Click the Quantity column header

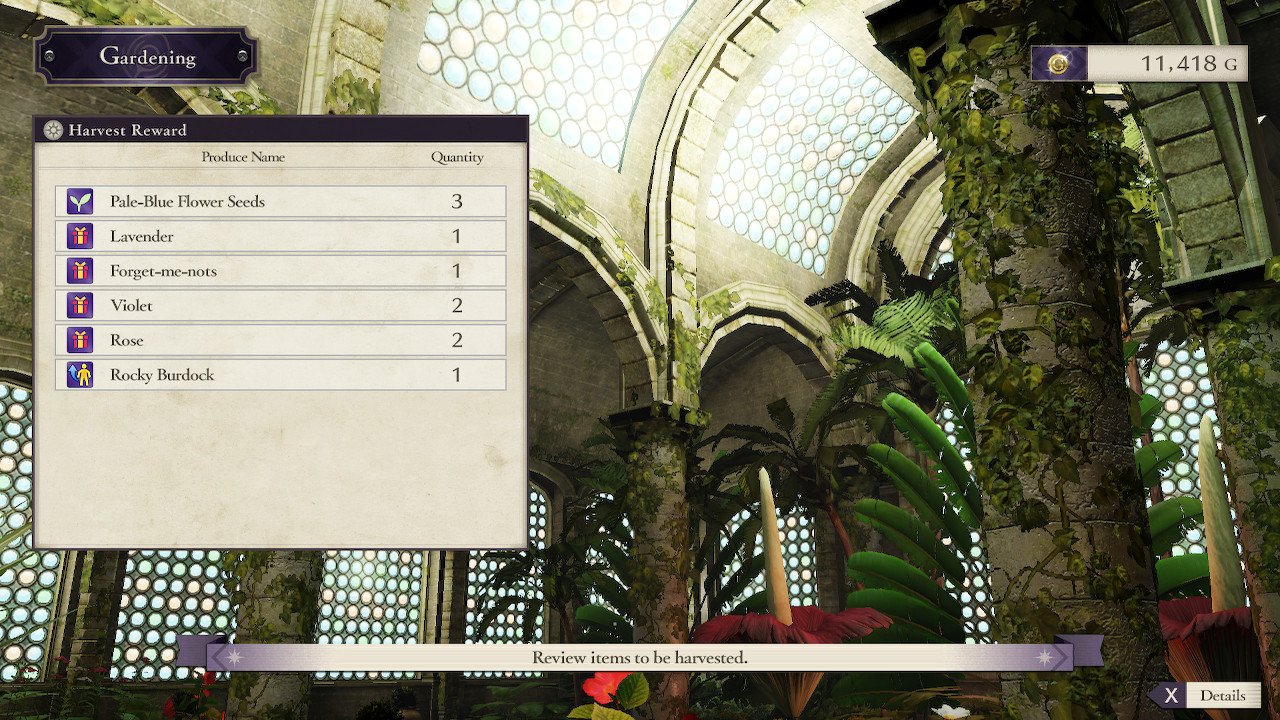456,157
